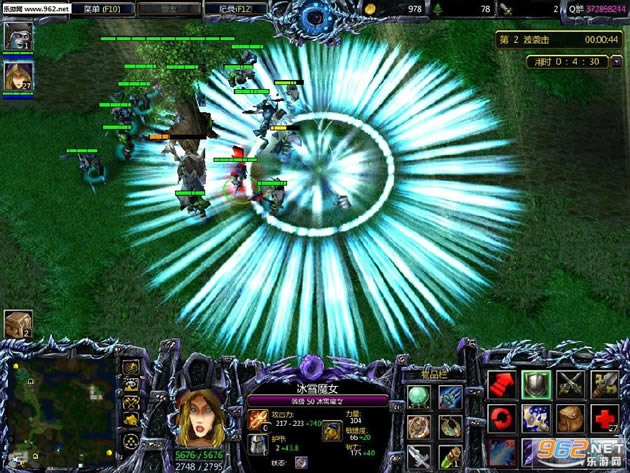
Task: Select the idle worker icon above minimap
Action: [18, 323]
